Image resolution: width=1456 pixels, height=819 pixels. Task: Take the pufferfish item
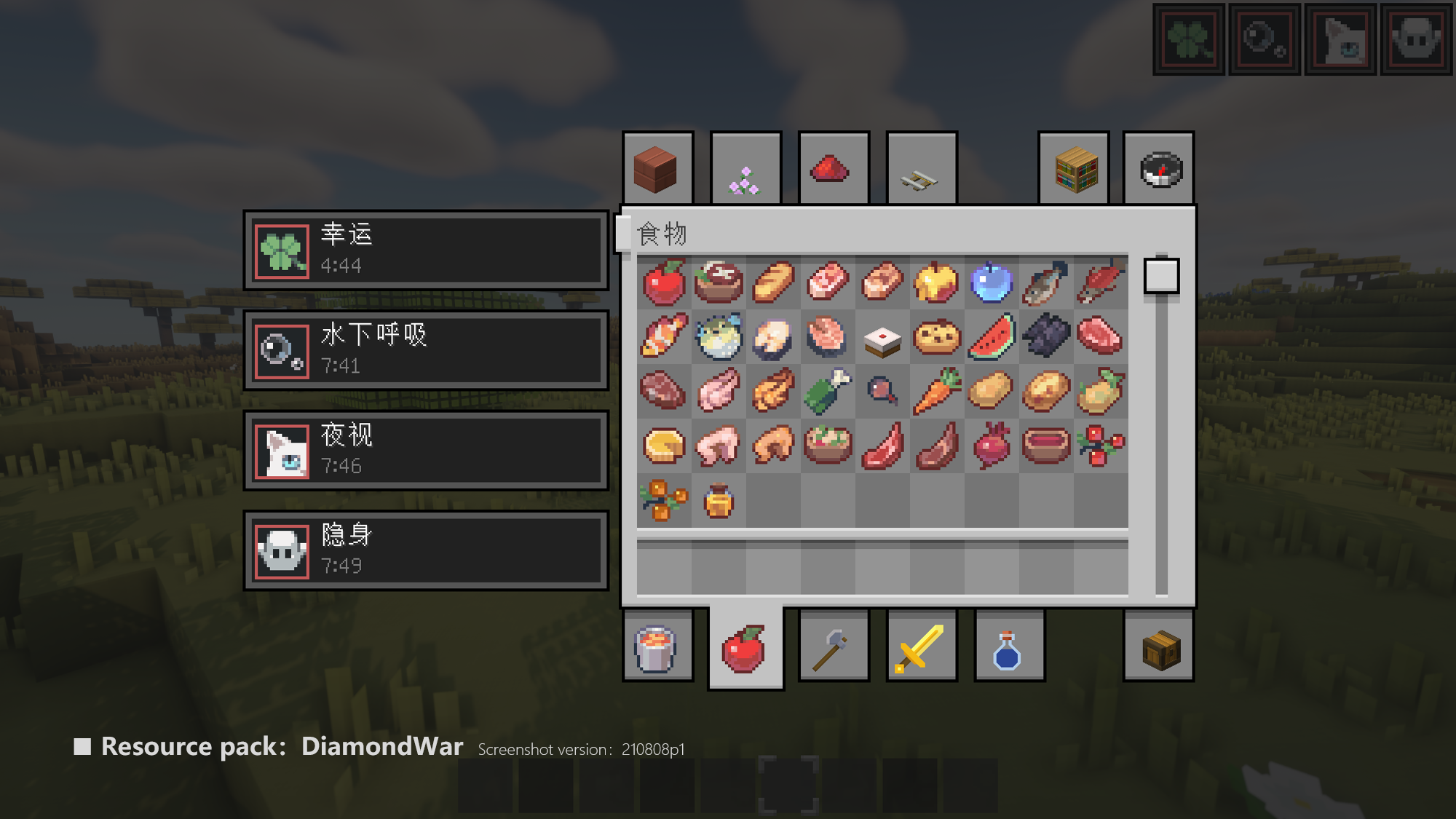coord(718,337)
